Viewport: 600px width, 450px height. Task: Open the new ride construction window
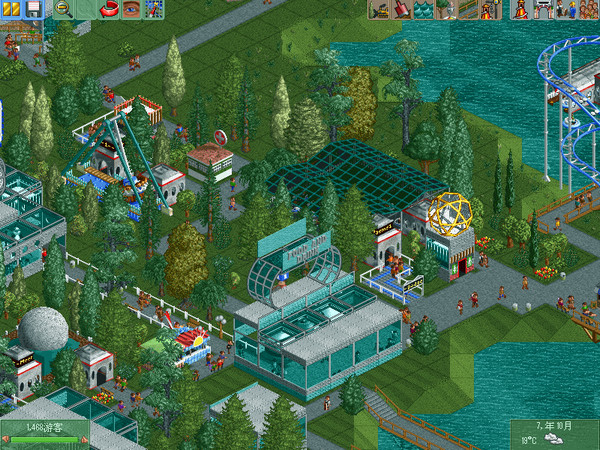(490, 9)
